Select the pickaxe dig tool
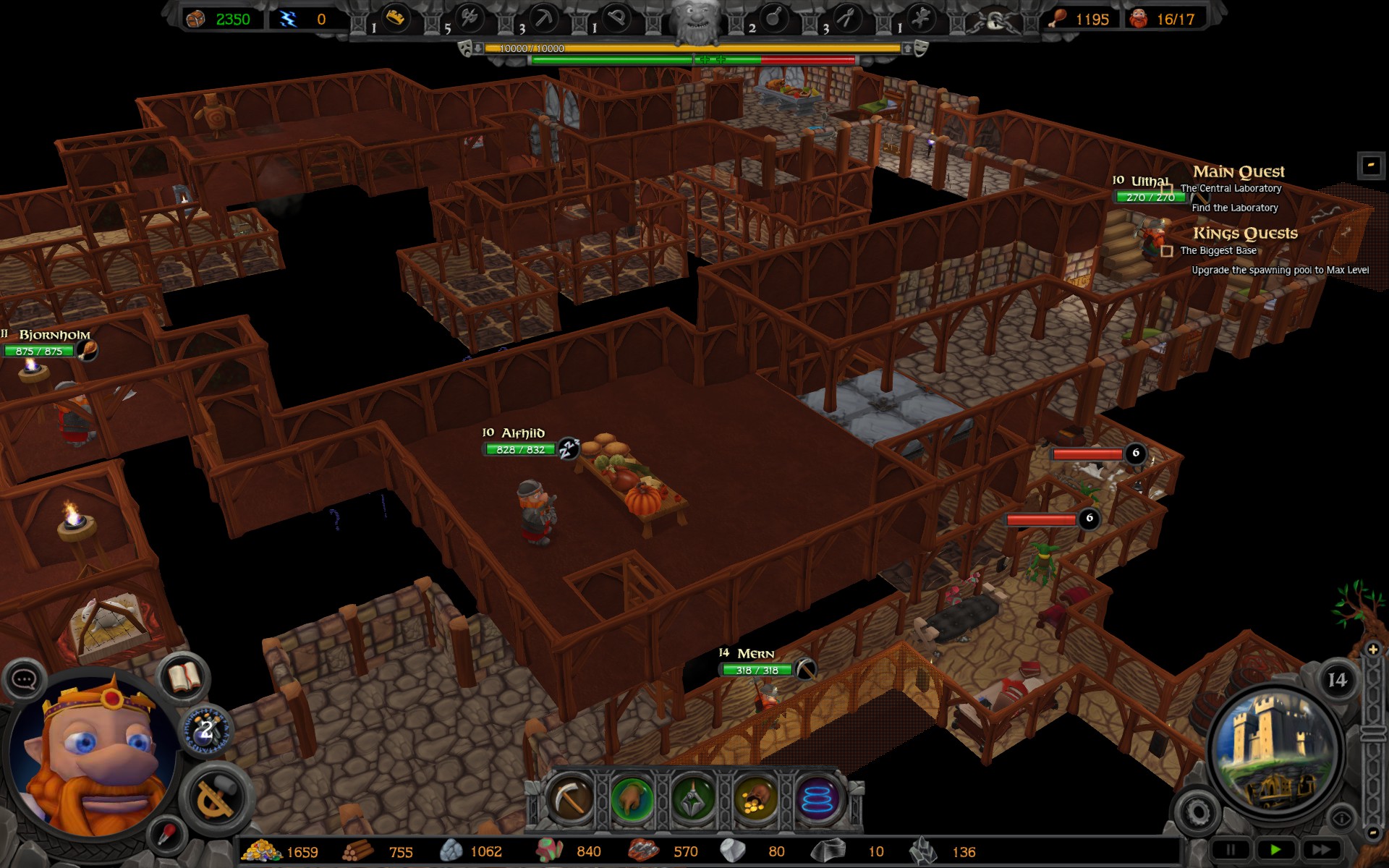The height and width of the screenshot is (868, 1389). (571, 799)
